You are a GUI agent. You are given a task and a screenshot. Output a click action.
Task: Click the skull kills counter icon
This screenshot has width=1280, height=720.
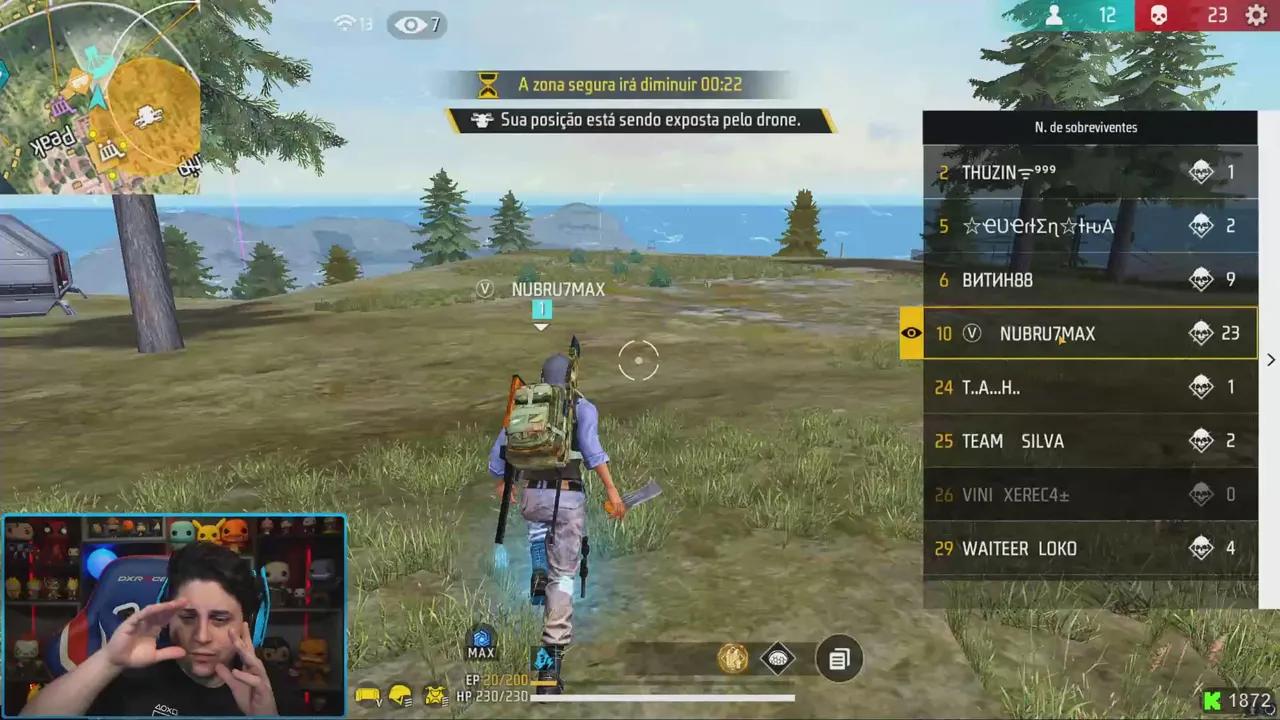[1158, 15]
